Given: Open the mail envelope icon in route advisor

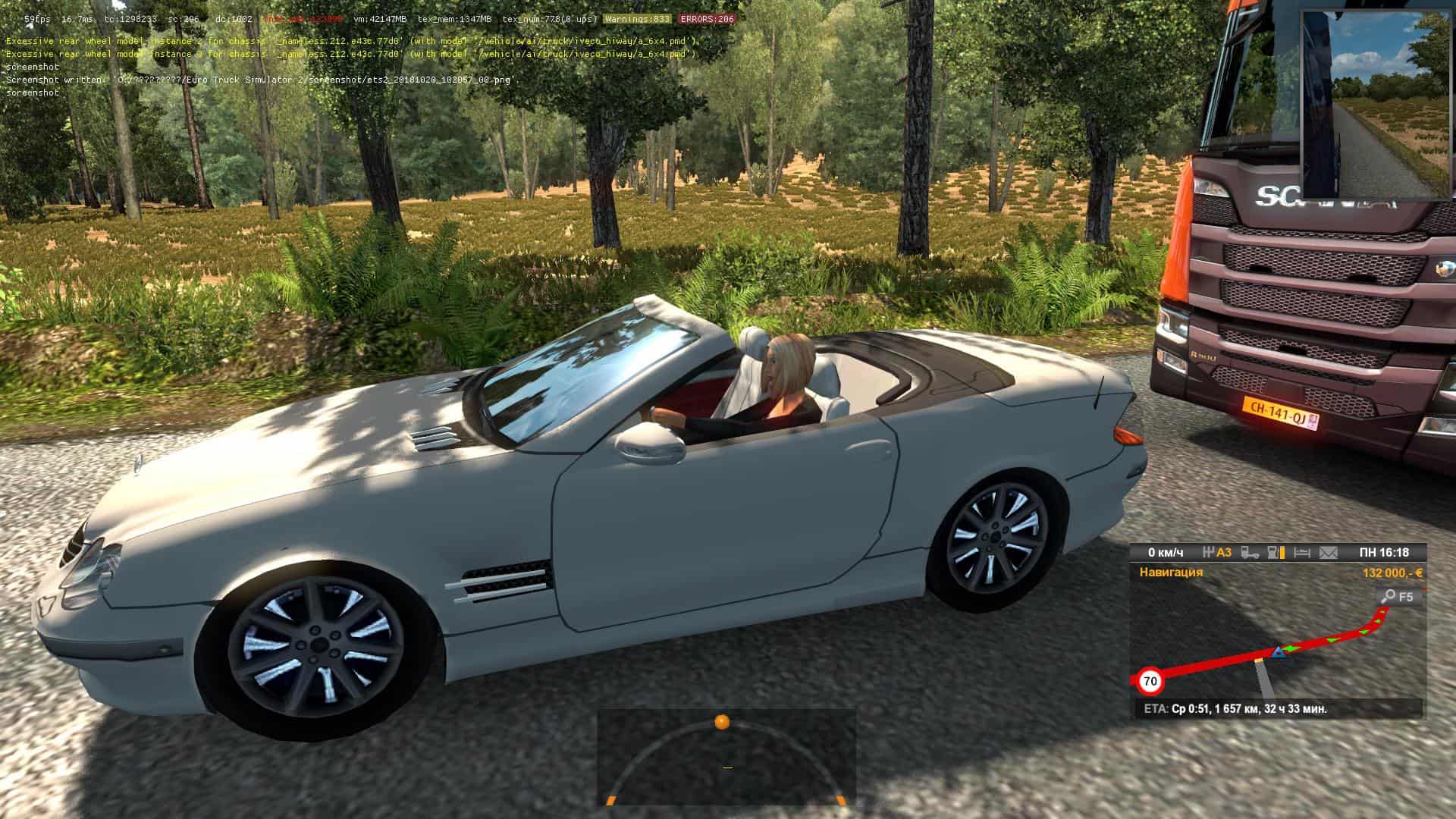Looking at the screenshot, I should tap(1329, 553).
